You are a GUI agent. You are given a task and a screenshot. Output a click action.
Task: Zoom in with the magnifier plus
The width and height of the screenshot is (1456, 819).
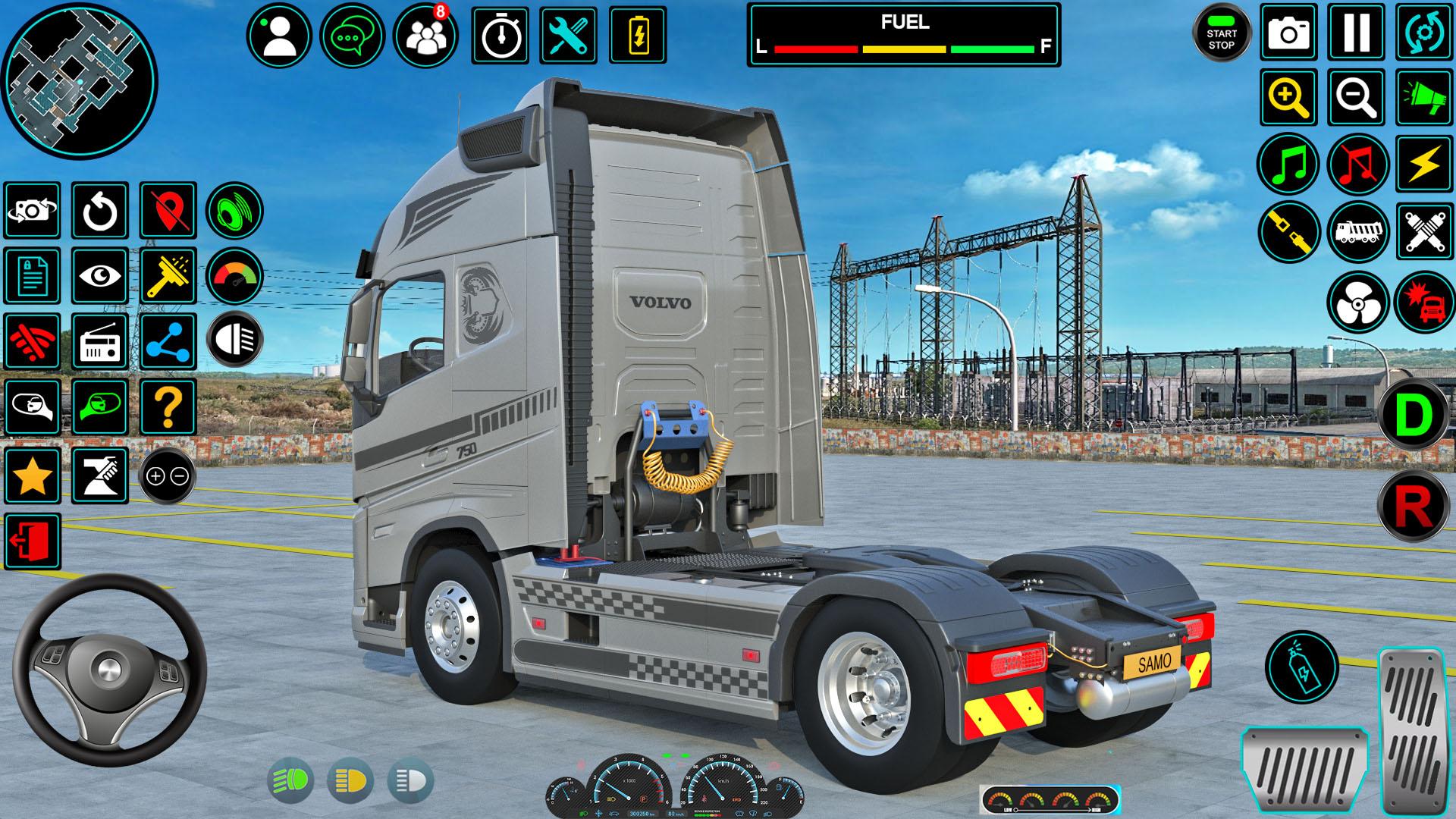click(1288, 98)
